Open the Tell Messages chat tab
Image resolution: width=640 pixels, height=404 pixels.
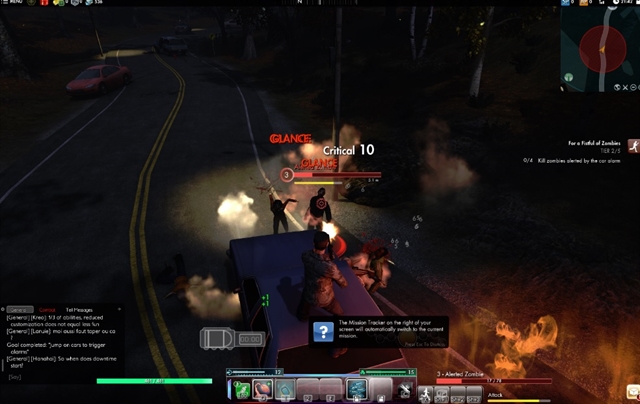pos(78,310)
